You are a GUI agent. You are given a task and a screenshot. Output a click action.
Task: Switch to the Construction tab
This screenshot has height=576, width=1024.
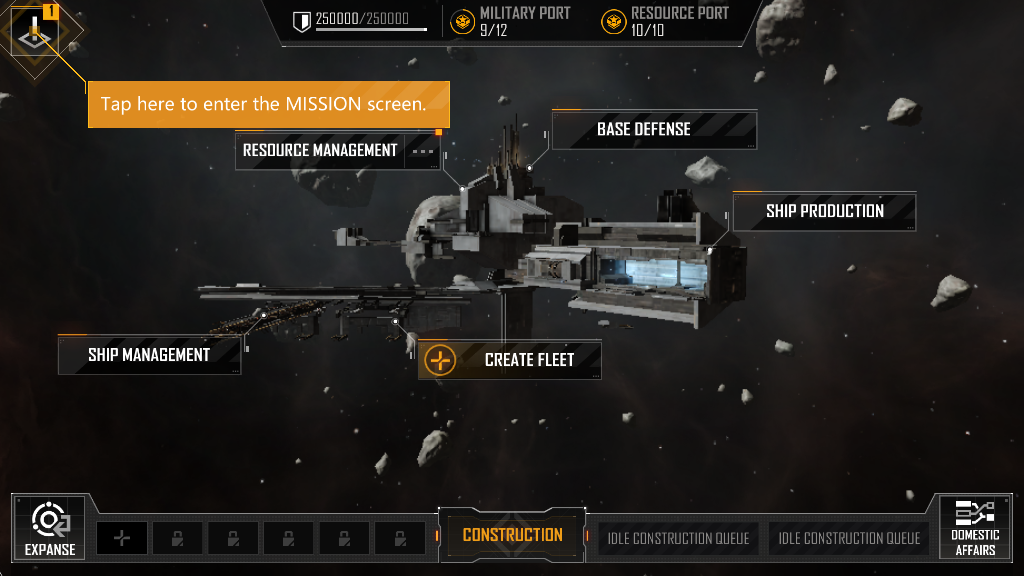click(x=512, y=535)
